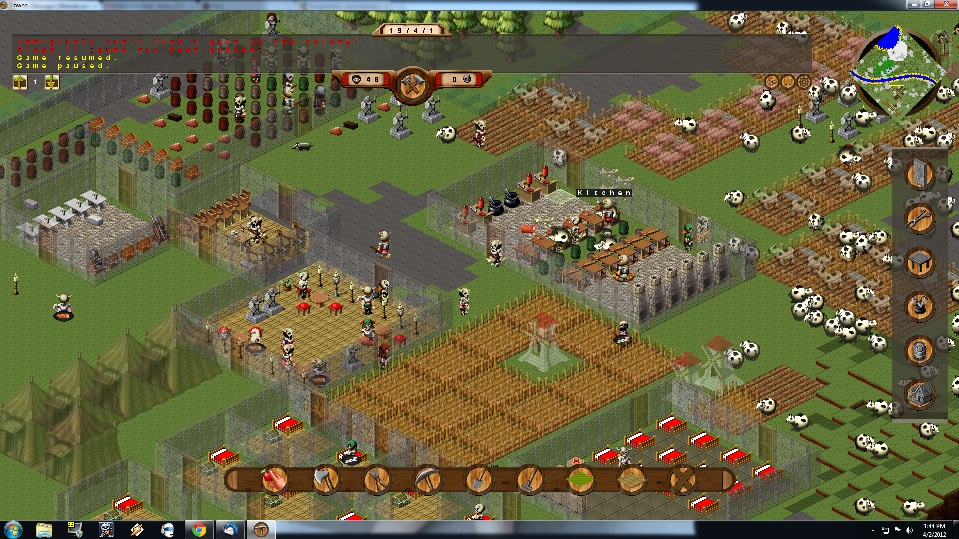Choose the crossed tools icon in bottom bar

(x=376, y=480)
